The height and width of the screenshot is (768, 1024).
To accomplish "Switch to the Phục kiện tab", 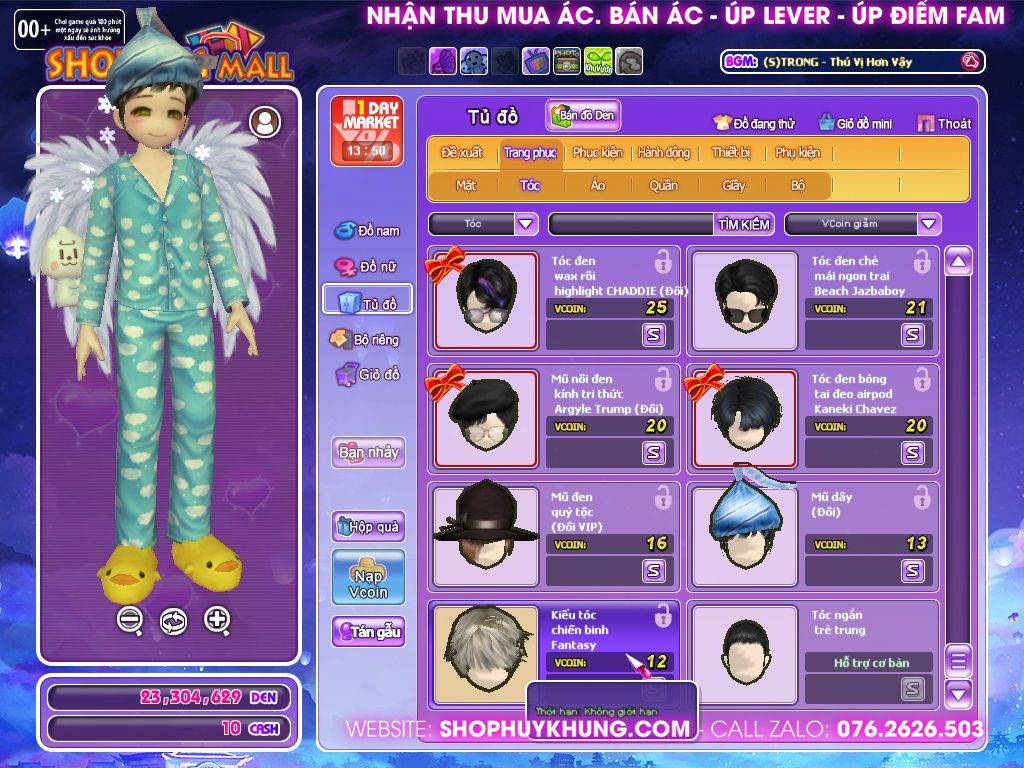I will click(x=597, y=153).
